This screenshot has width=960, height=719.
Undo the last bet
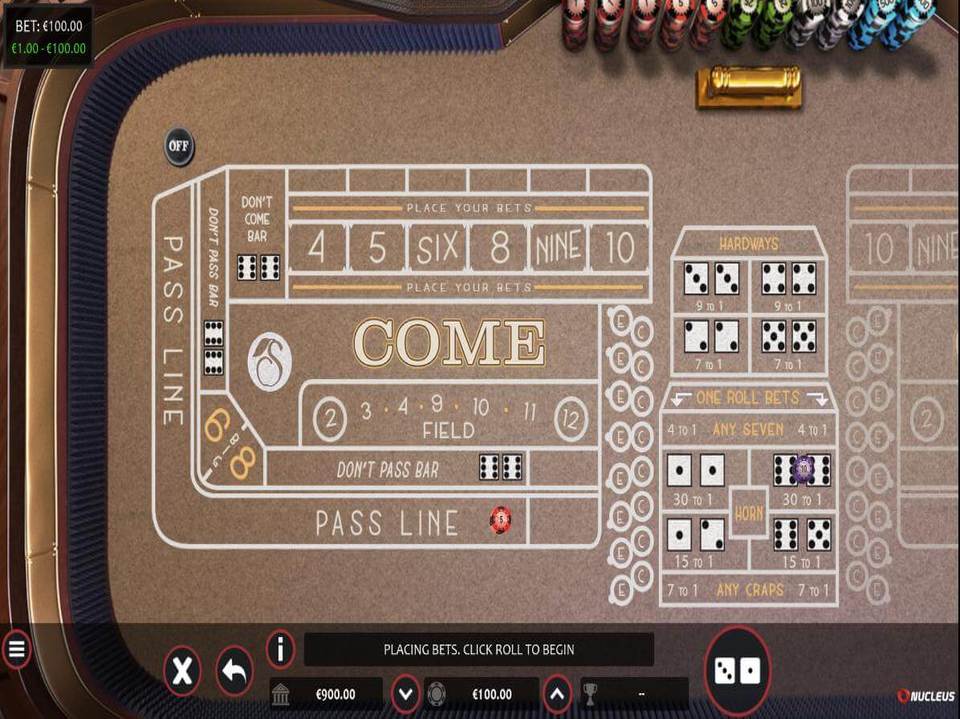[235, 671]
